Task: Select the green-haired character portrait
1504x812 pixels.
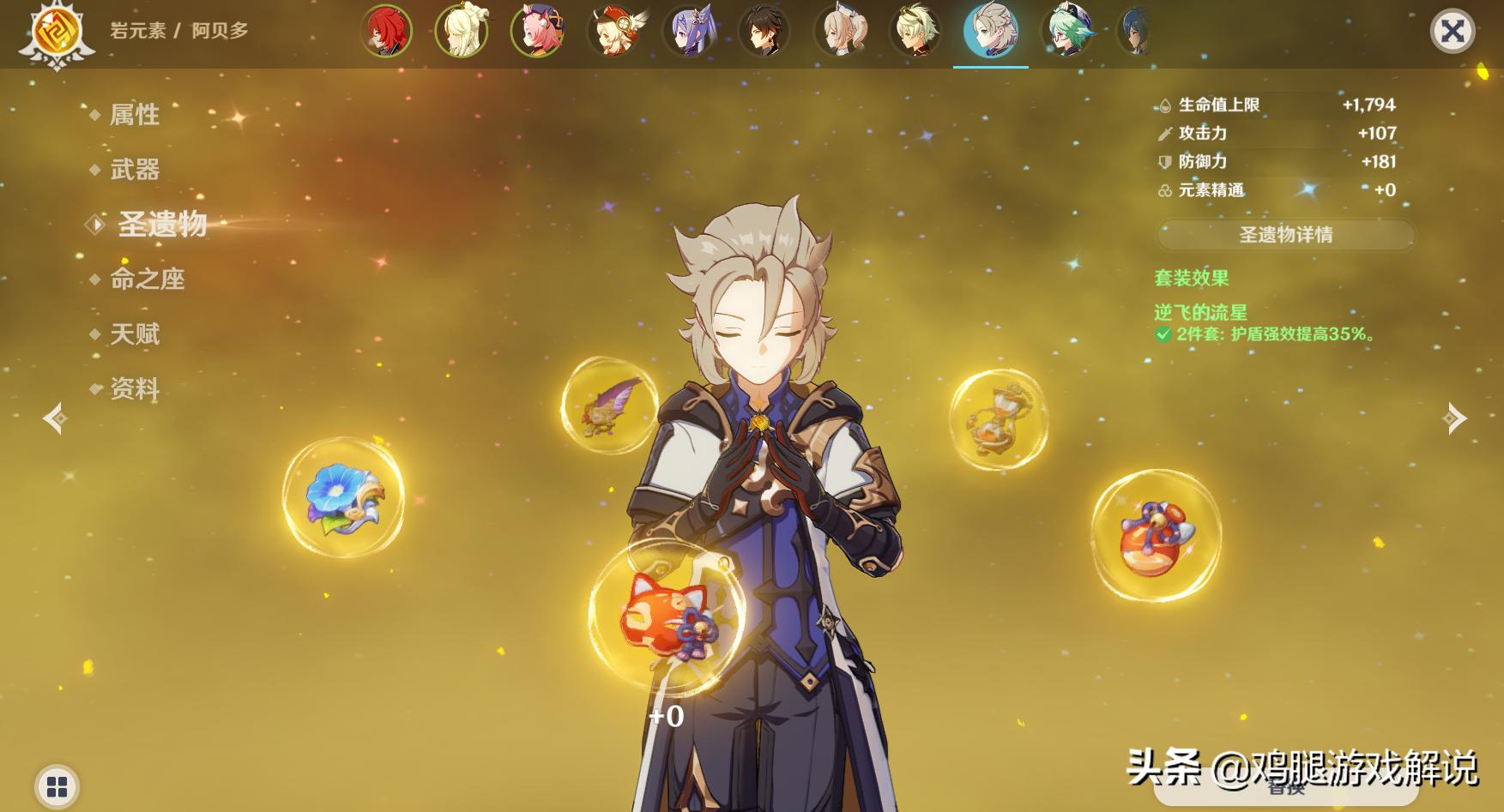Action: click(x=1067, y=32)
